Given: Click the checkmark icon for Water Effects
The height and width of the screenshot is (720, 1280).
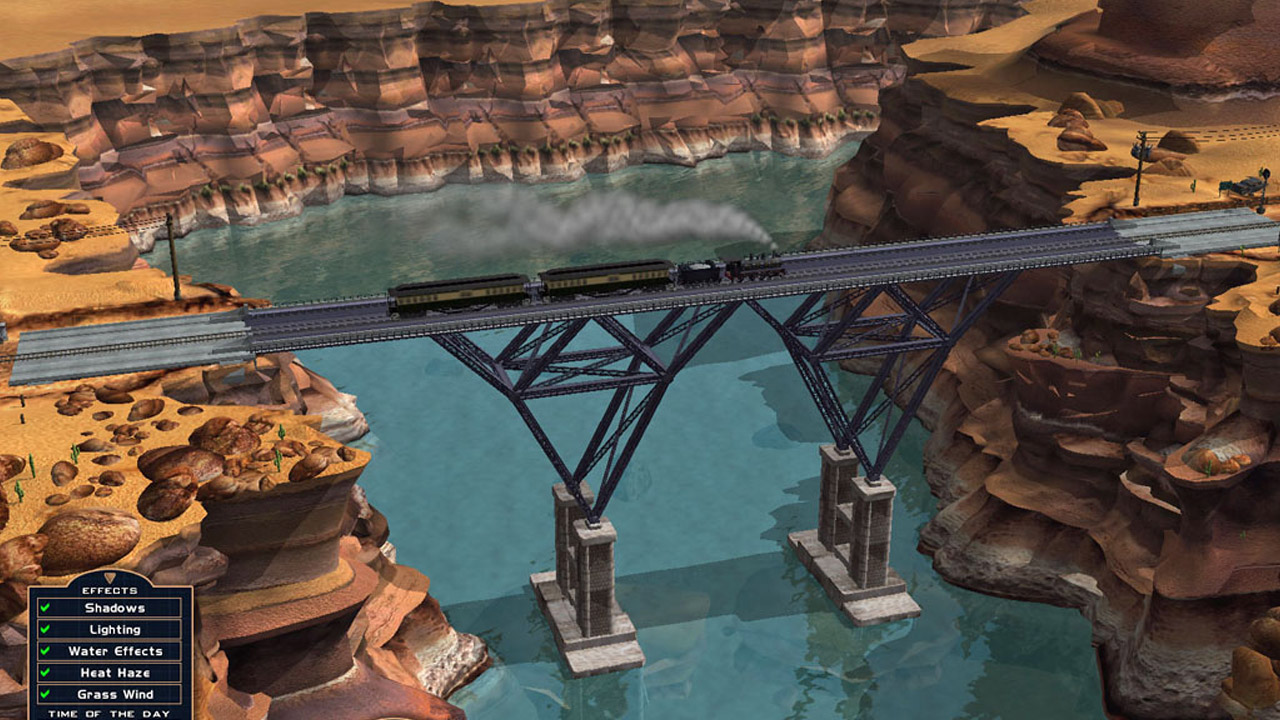Looking at the screenshot, I should tap(46, 651).
